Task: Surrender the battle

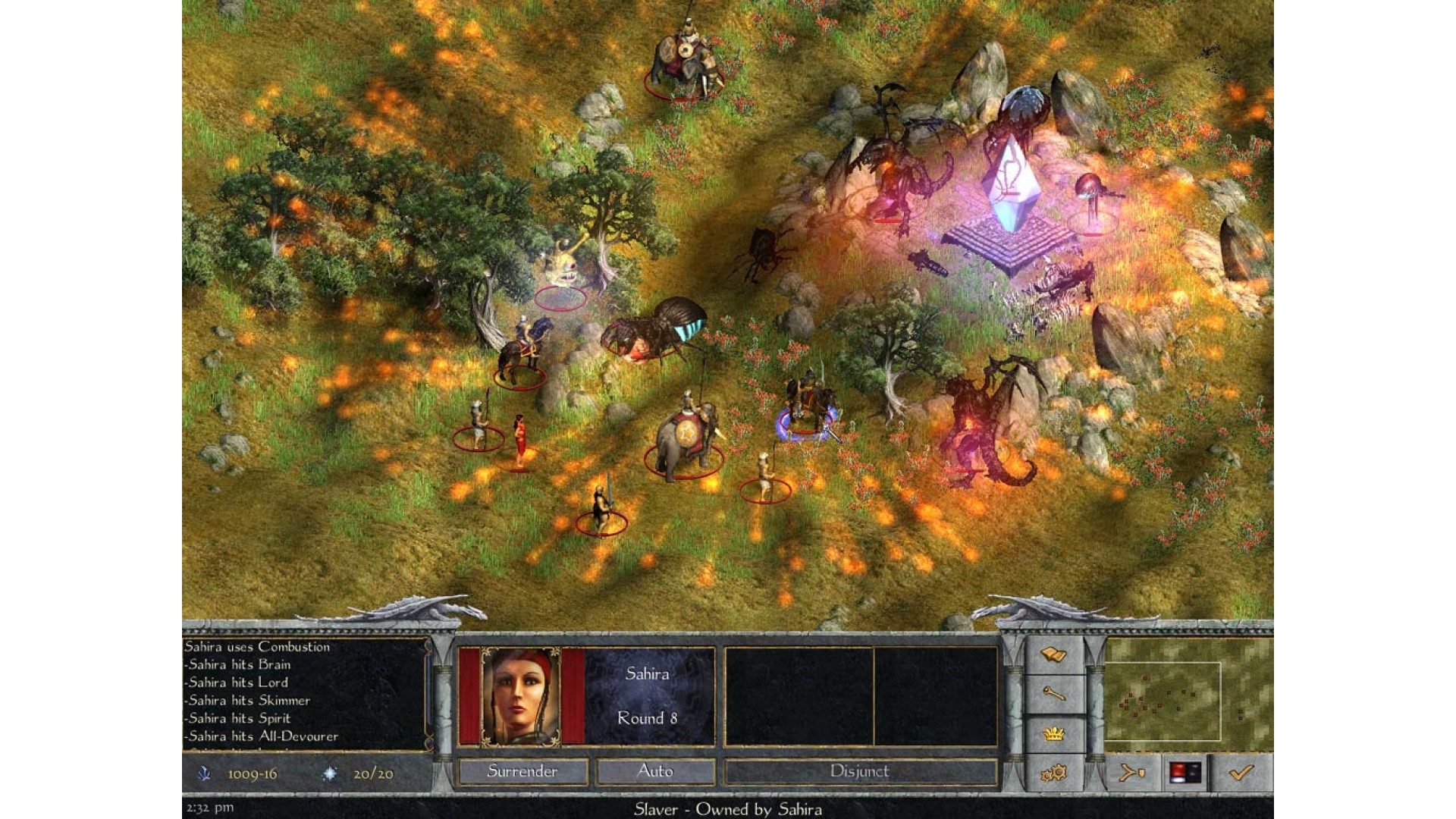Action: [x=522, y=771]
